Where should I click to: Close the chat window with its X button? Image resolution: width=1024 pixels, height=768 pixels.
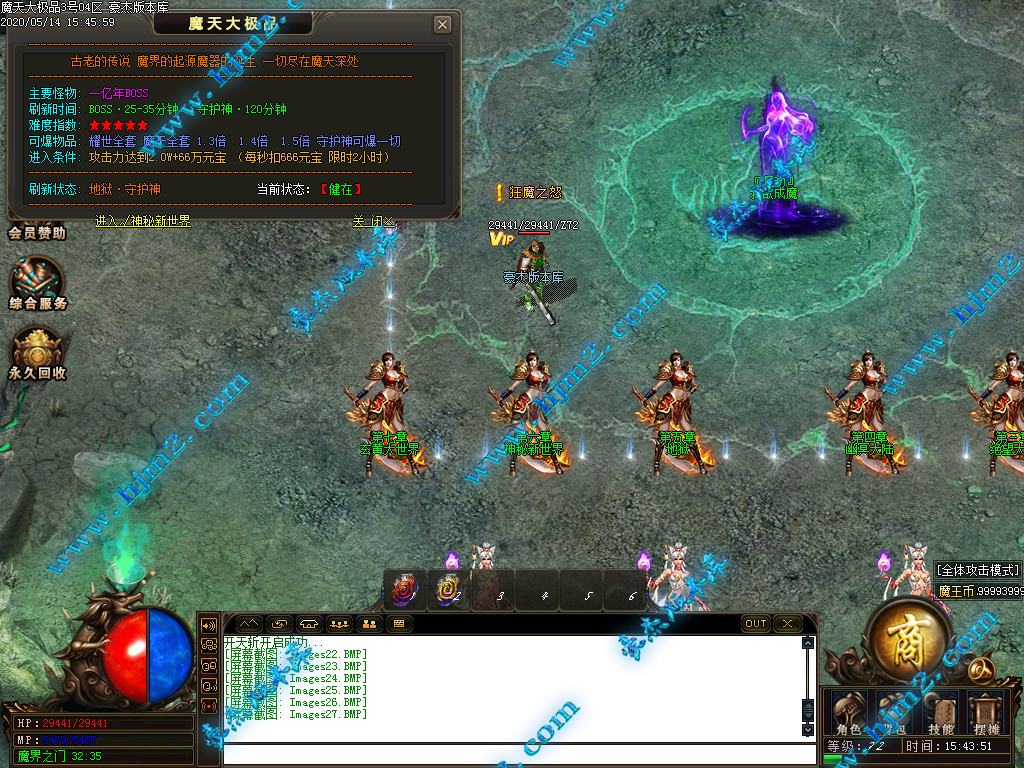pos(787,623)
